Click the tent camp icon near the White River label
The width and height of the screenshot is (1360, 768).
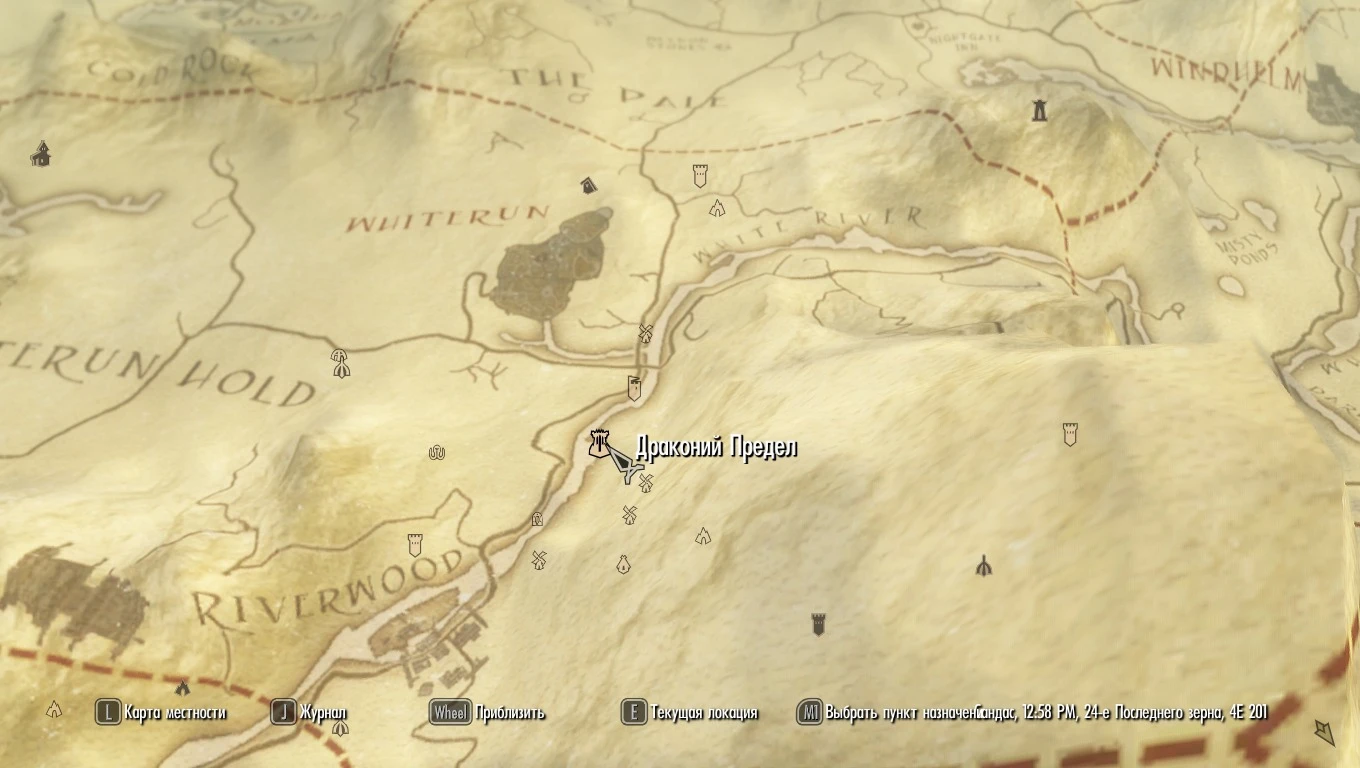point(716,207)
